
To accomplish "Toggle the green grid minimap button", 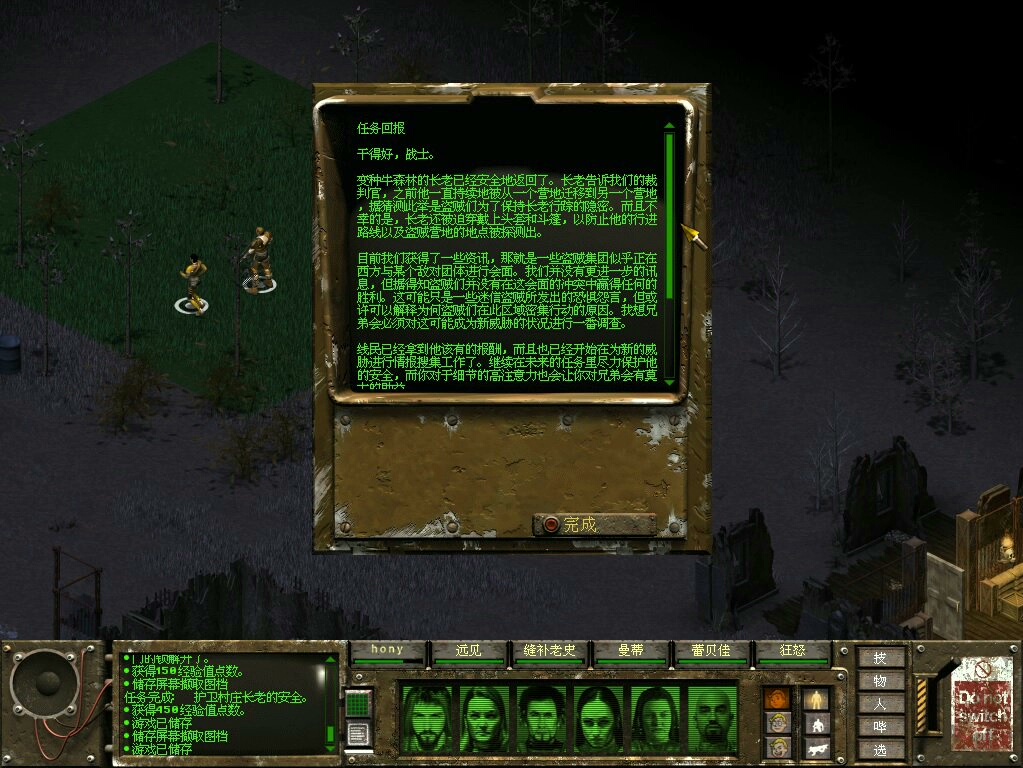I will pos(358,703).
